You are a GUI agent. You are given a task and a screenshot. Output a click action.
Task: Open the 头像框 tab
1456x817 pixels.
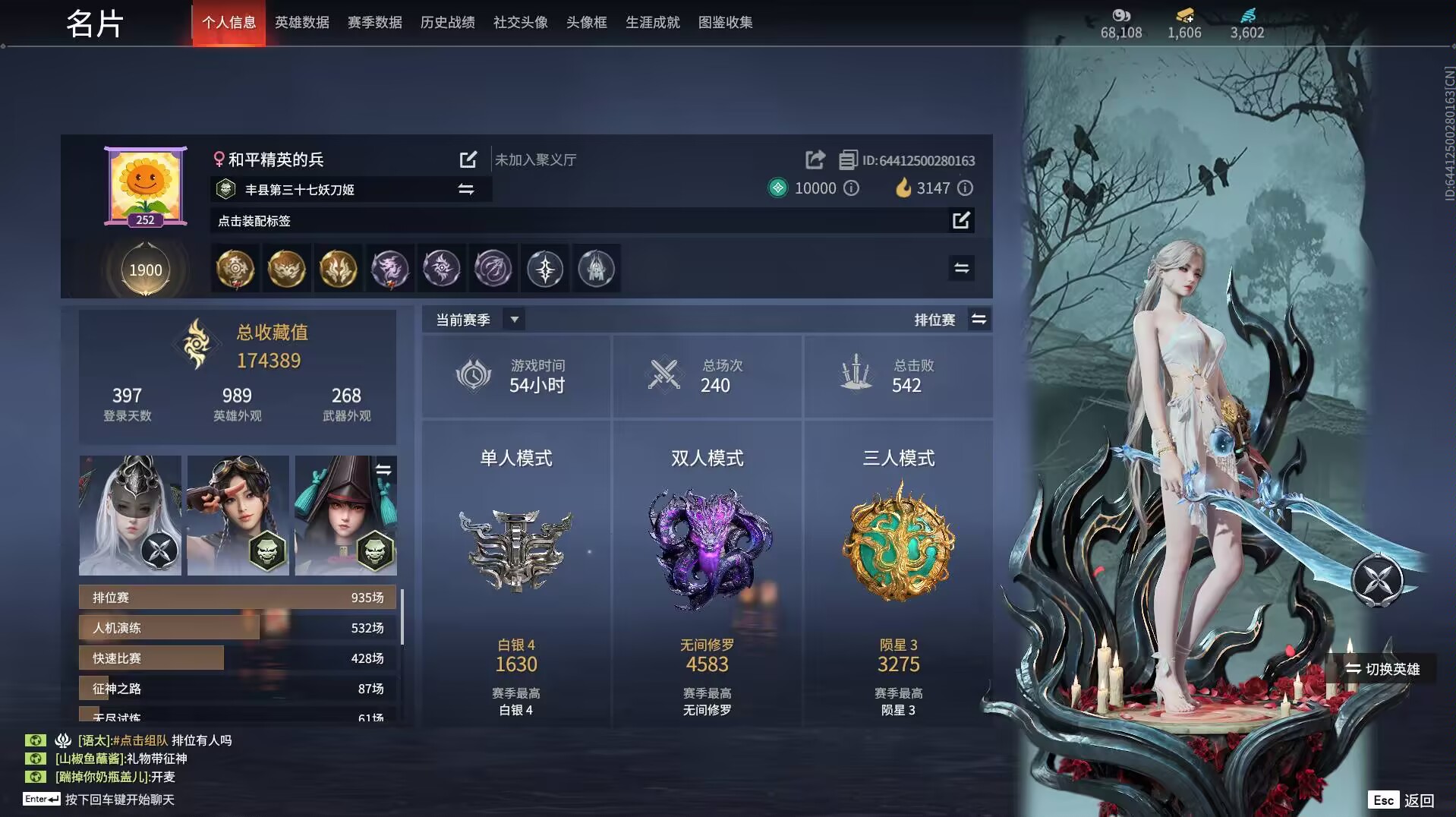click(x=586, y=23)
